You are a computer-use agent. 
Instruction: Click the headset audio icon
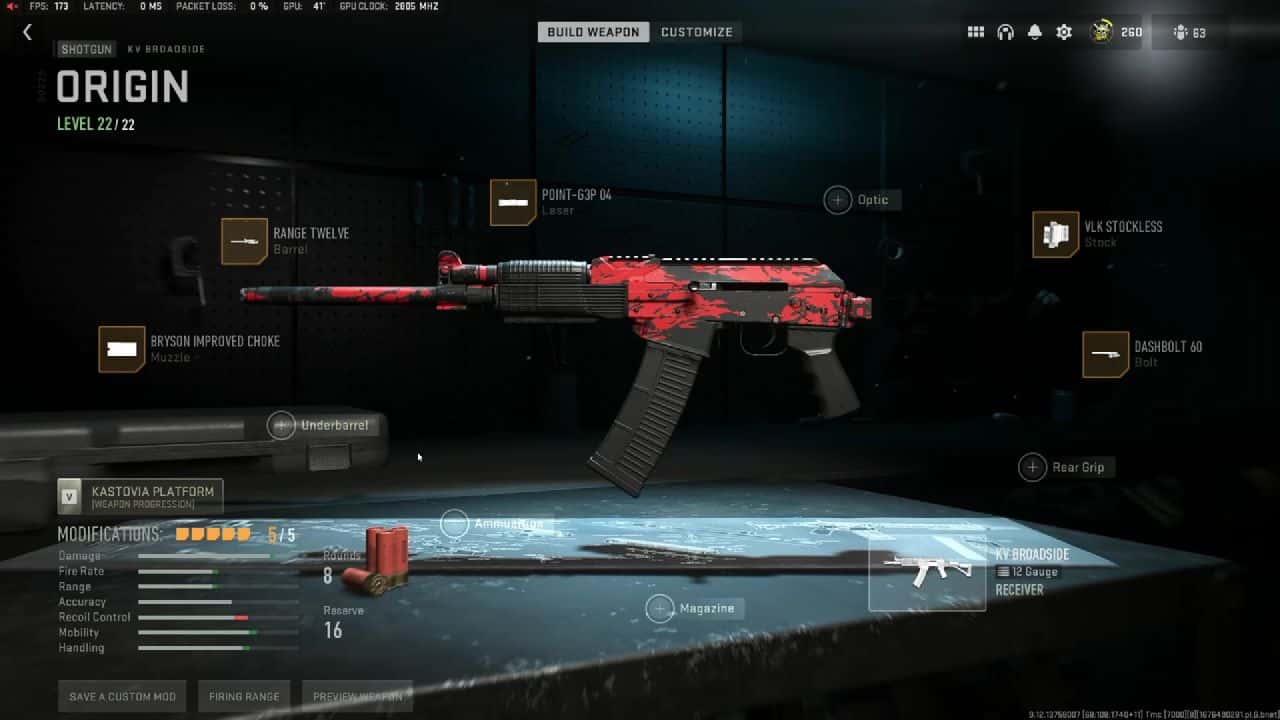(1004, 31)
